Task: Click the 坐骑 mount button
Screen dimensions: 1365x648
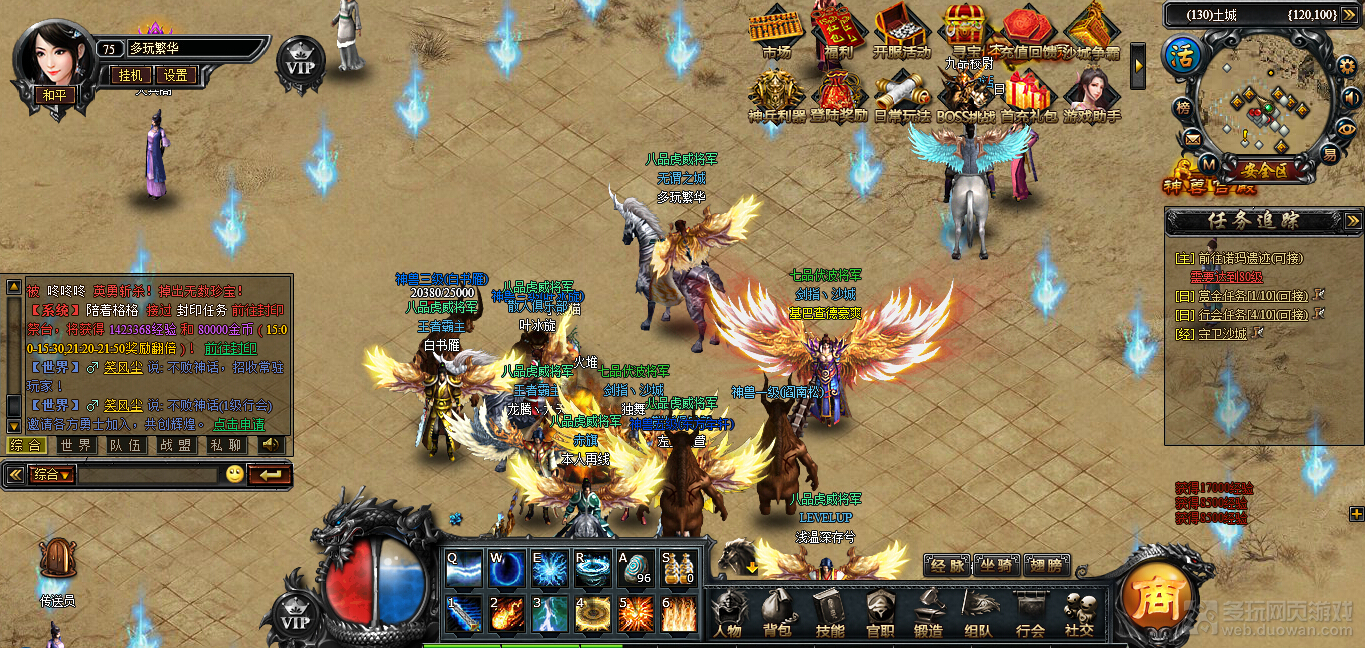Action: click(996, 566)
